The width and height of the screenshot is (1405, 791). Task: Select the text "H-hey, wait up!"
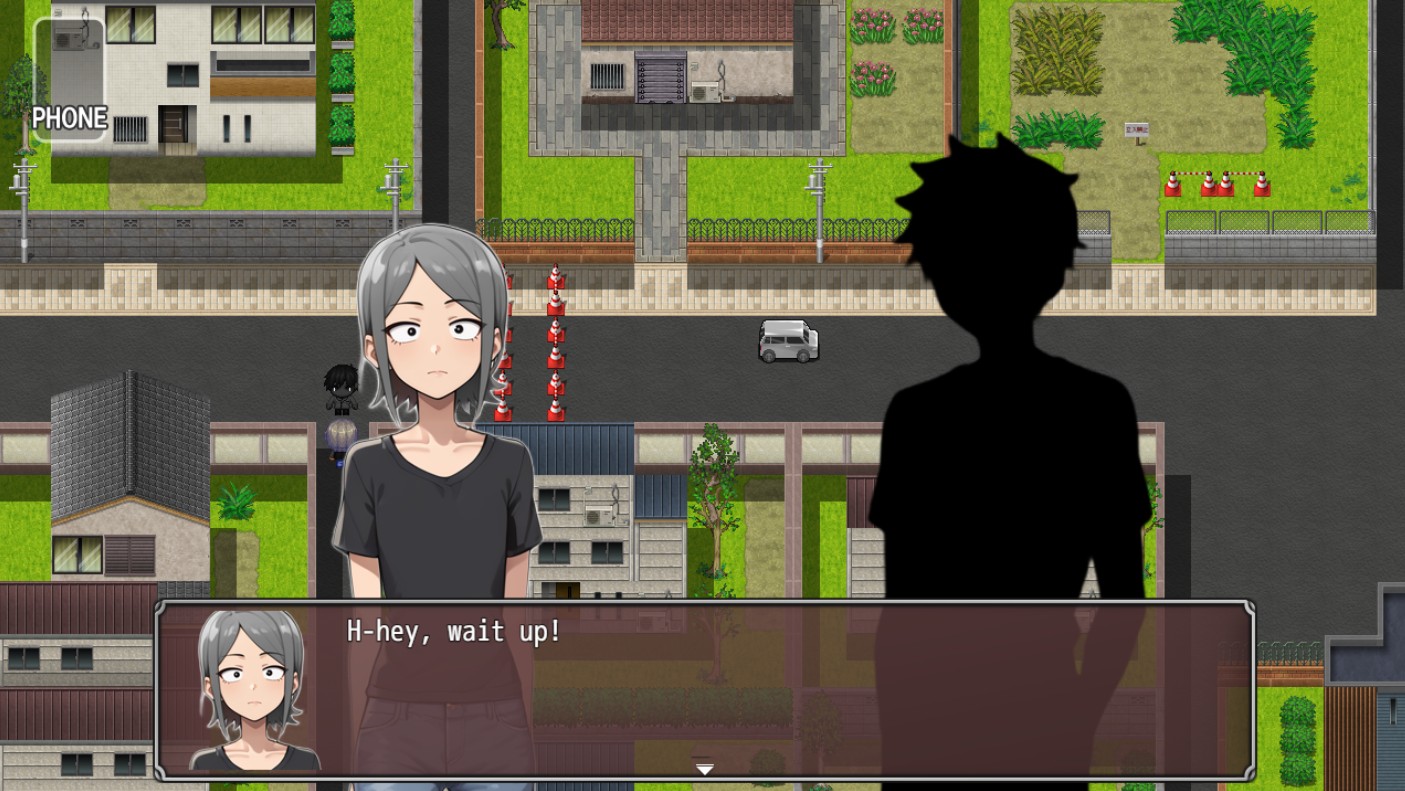pyautogui.click(x=455, y=632)
